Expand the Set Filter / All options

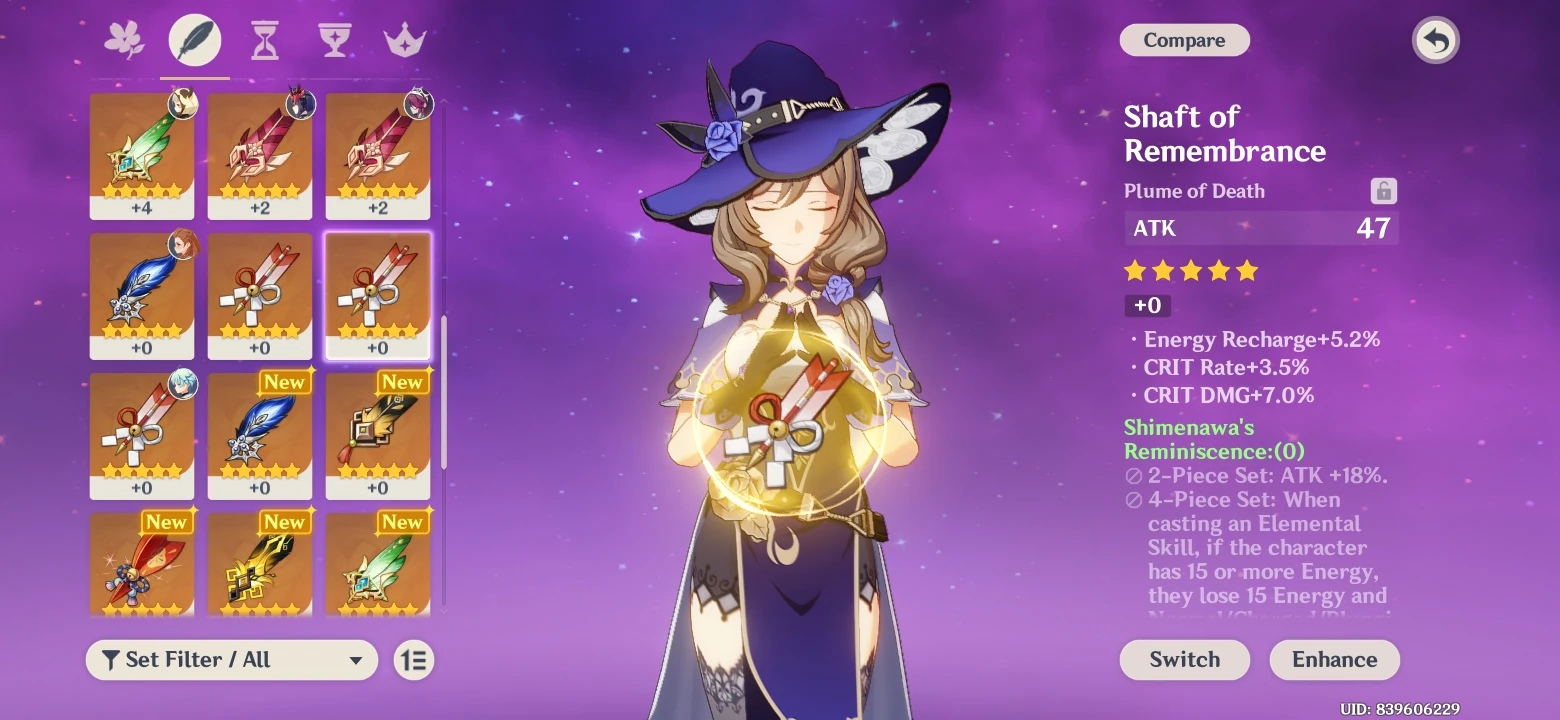[230, 660]
